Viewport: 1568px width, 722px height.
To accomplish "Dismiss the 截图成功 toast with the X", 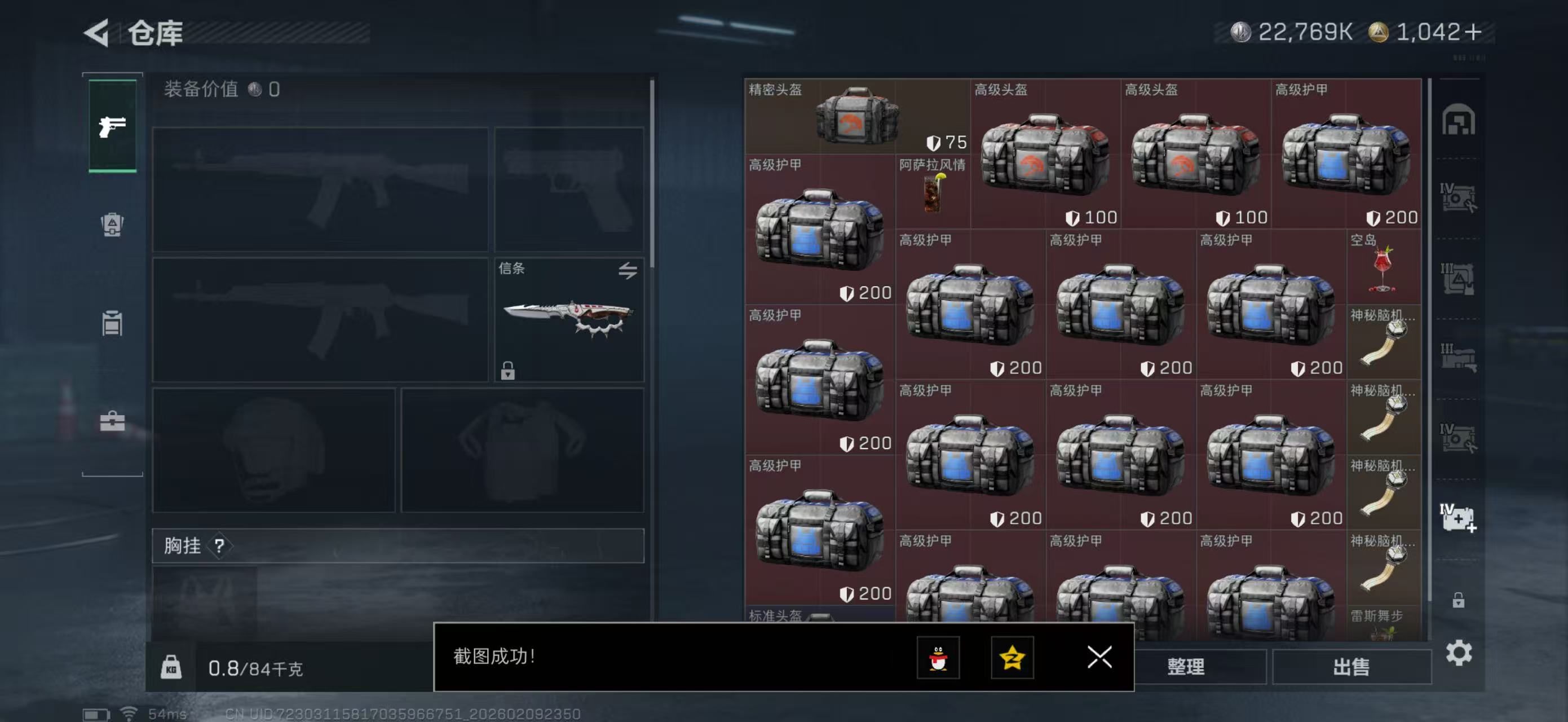I will click(1099, 658).
